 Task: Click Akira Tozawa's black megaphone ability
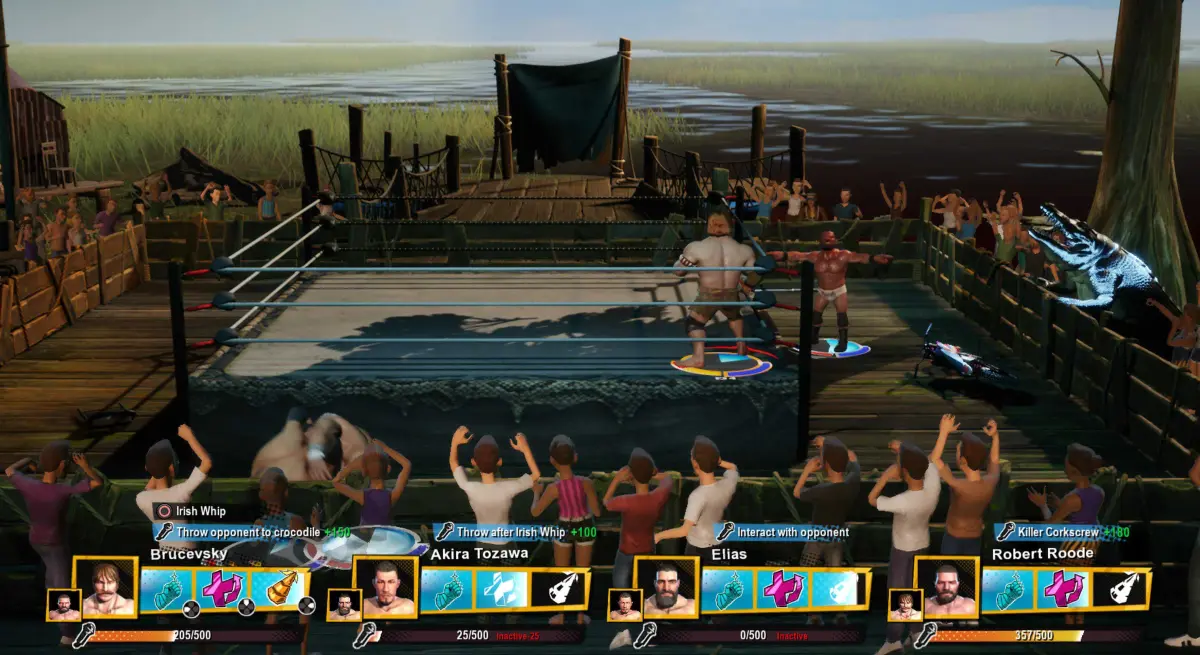click(559, 590)
